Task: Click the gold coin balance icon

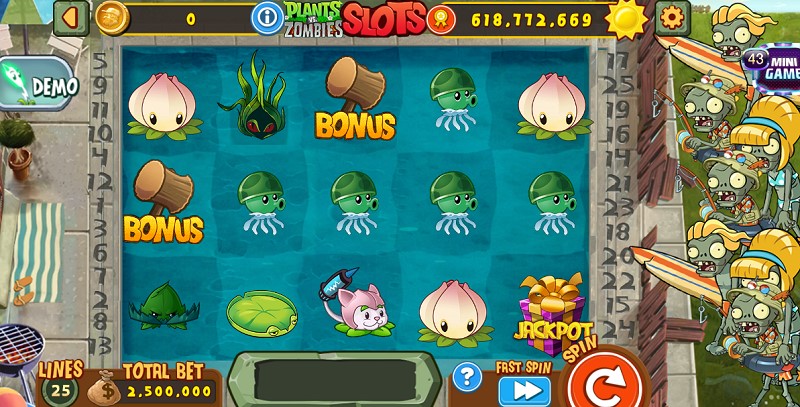Action: click(112, 17)
